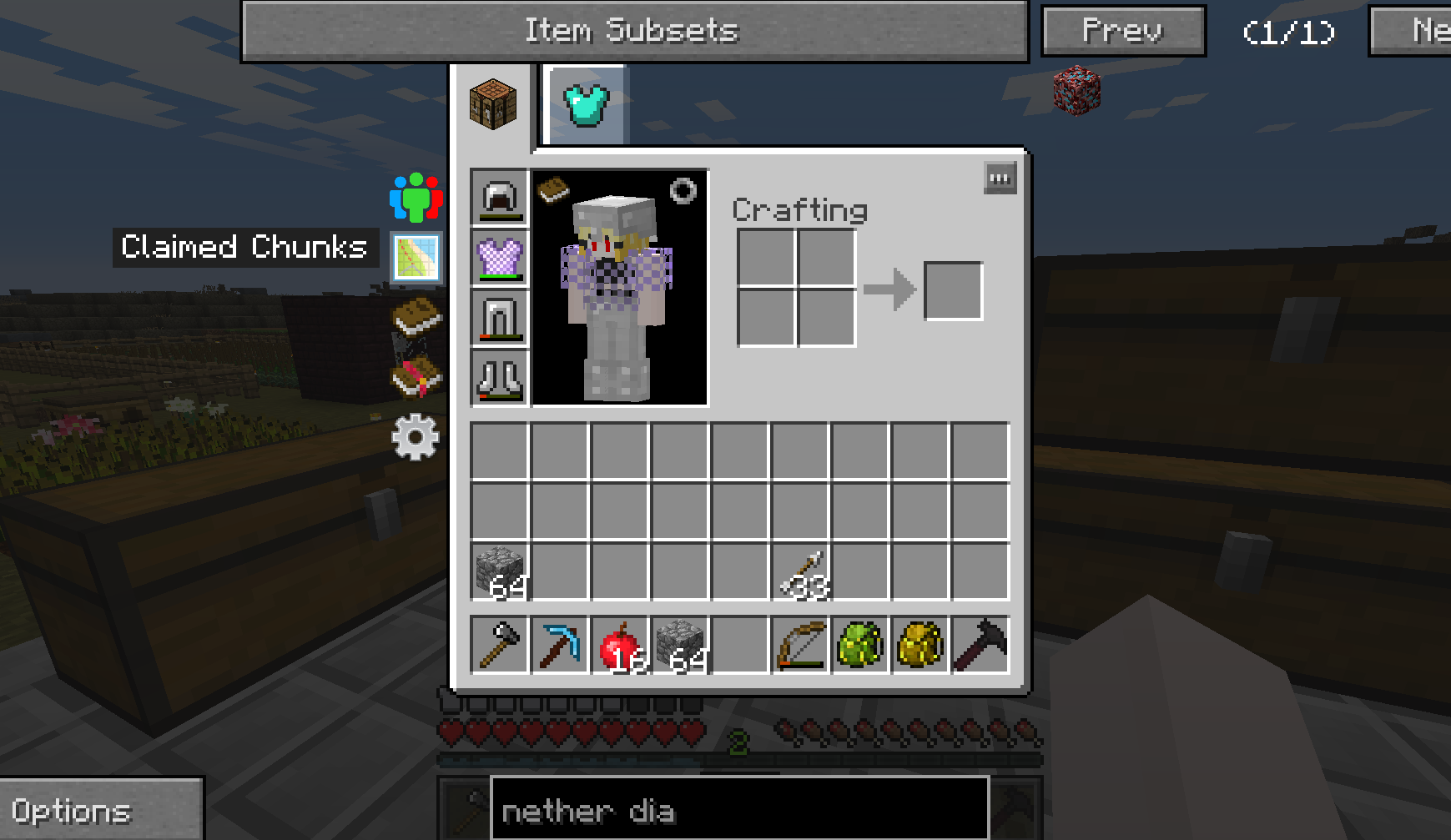
Task: Click the empty helmet armor slot
Action: tap(499, 199)
